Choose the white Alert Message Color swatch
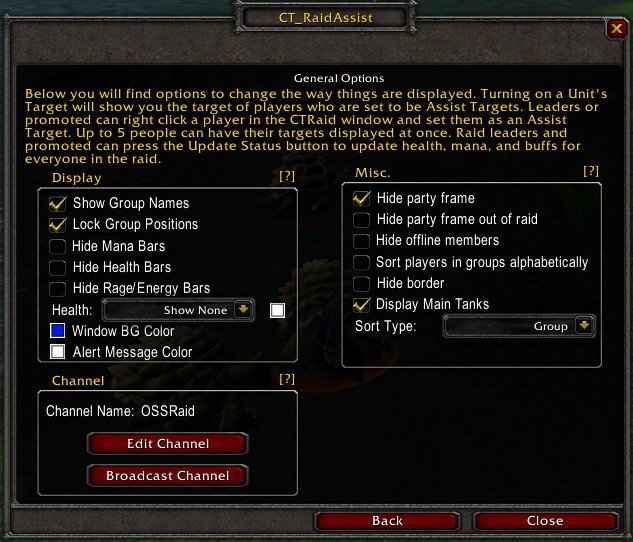Image resolution: width=633 pixels, height=542 pixels. tap(58, 352)
